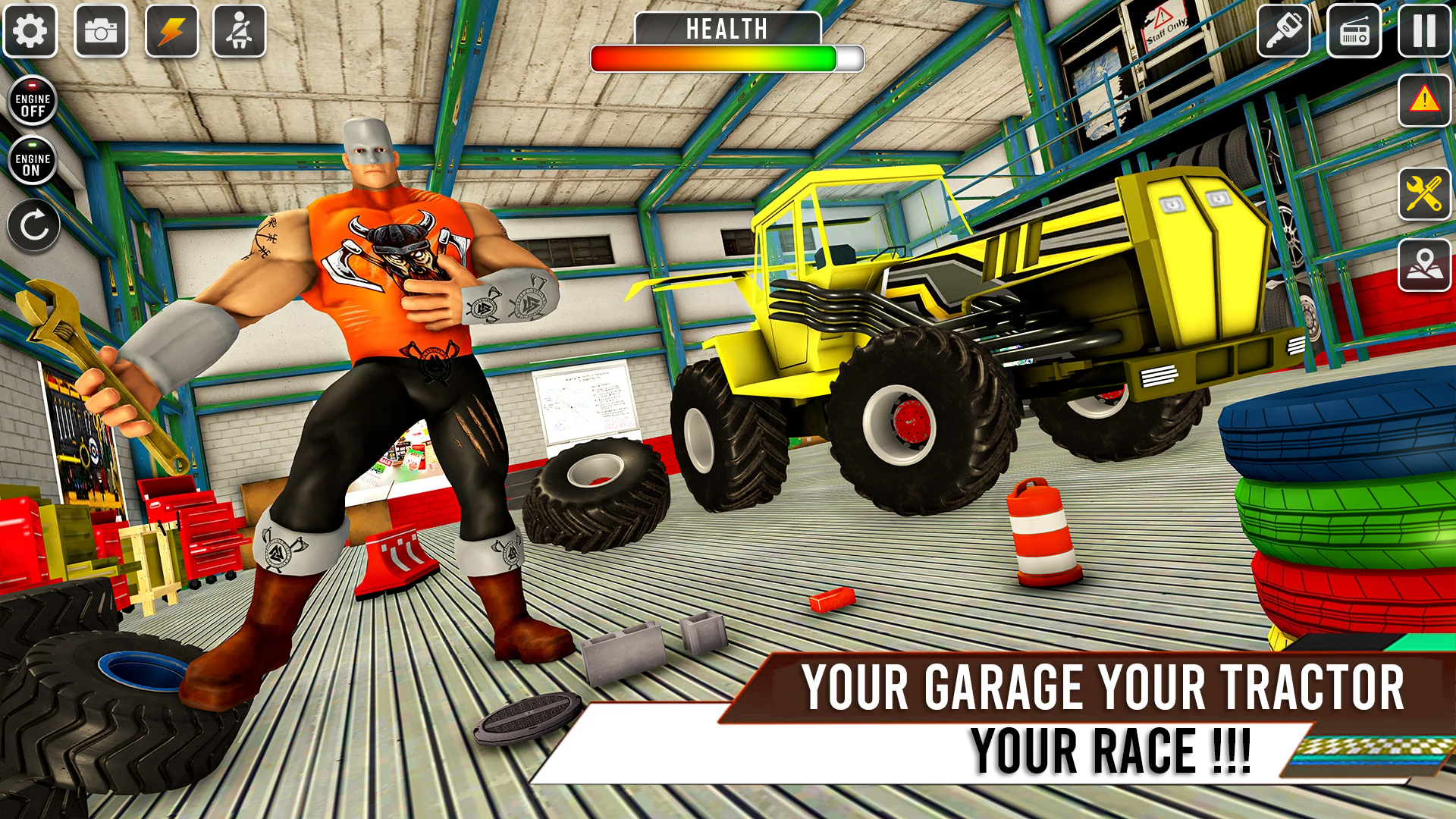Image resolution: width=1456 pixels, height=819 pixels.
Task: Click the seatbelt character icon
Action: coord(240,30)
